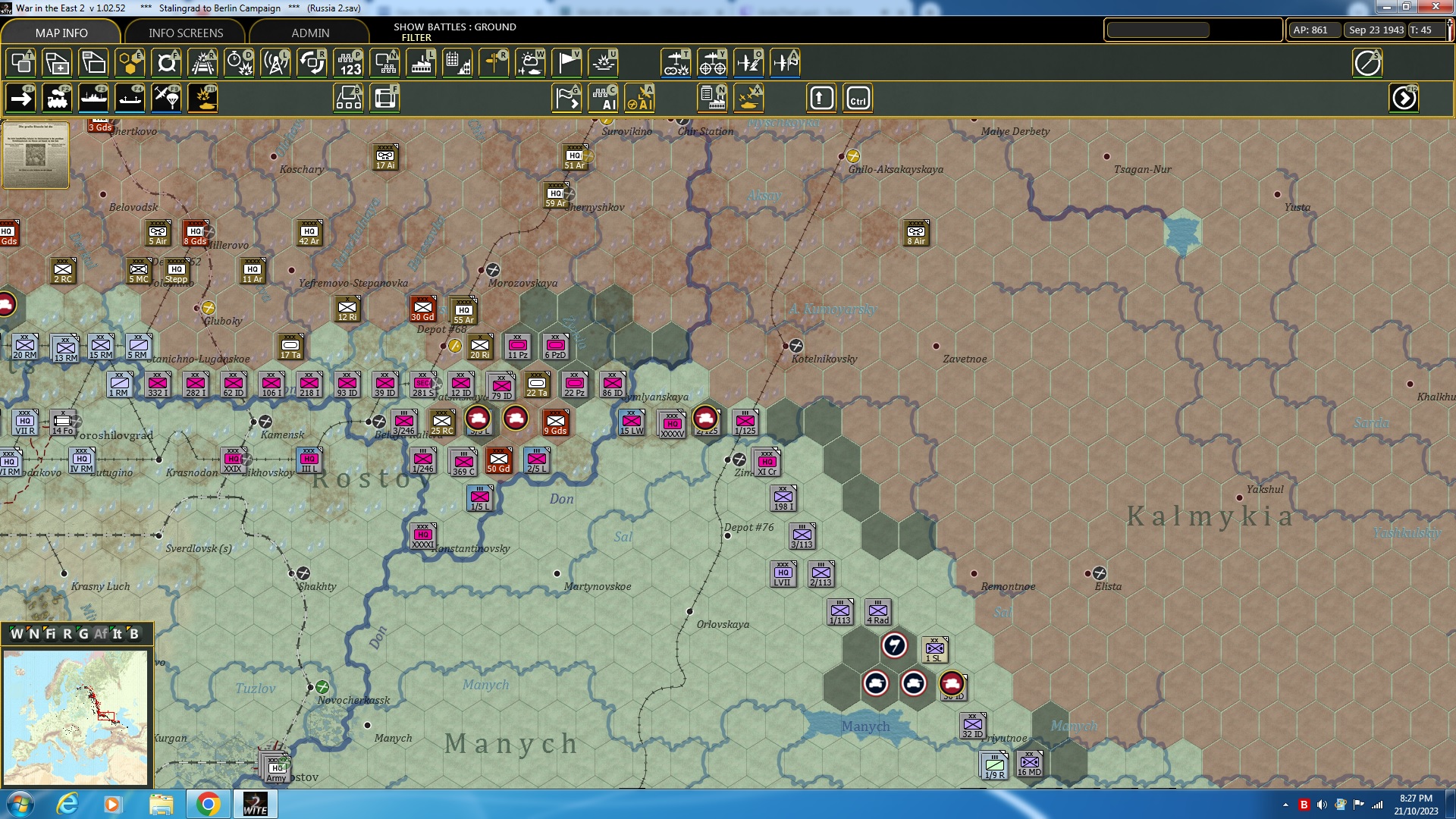Enter rail transport mode using the train icon
Viewport: 1456px width, 819px height.
pyautogui.click(x=57, y=97)
